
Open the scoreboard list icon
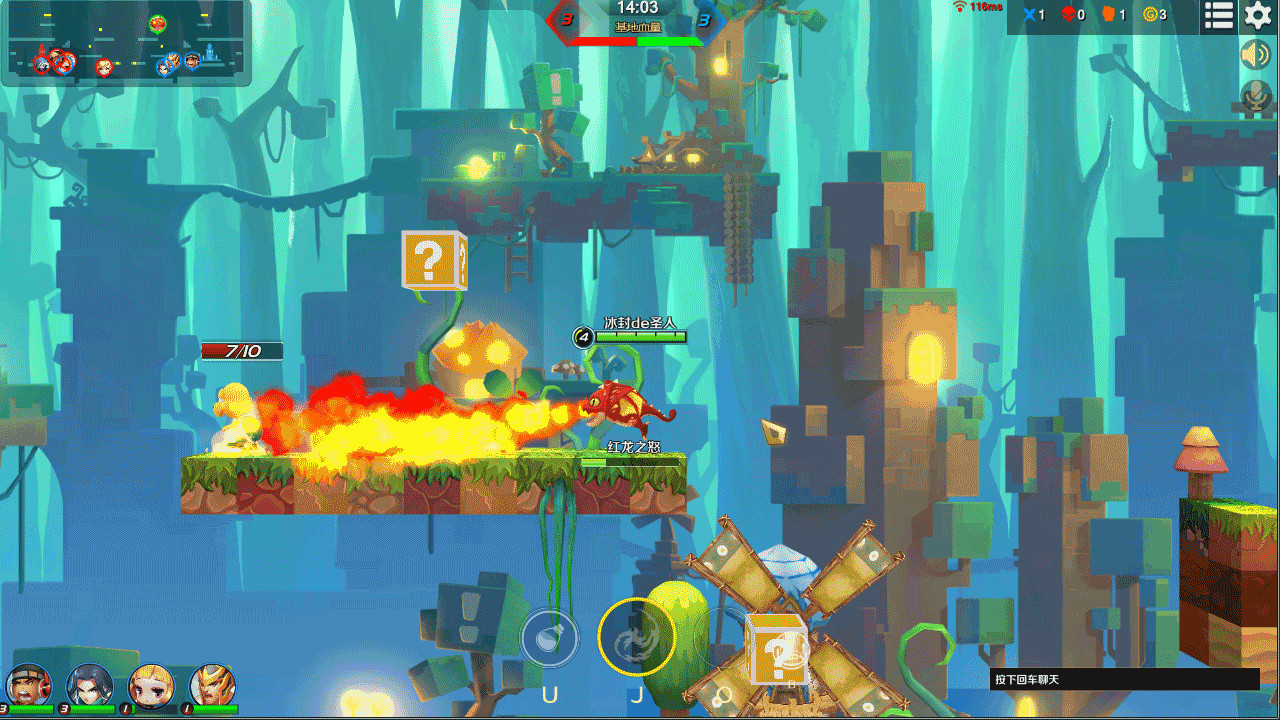[x=1217, y=15]
